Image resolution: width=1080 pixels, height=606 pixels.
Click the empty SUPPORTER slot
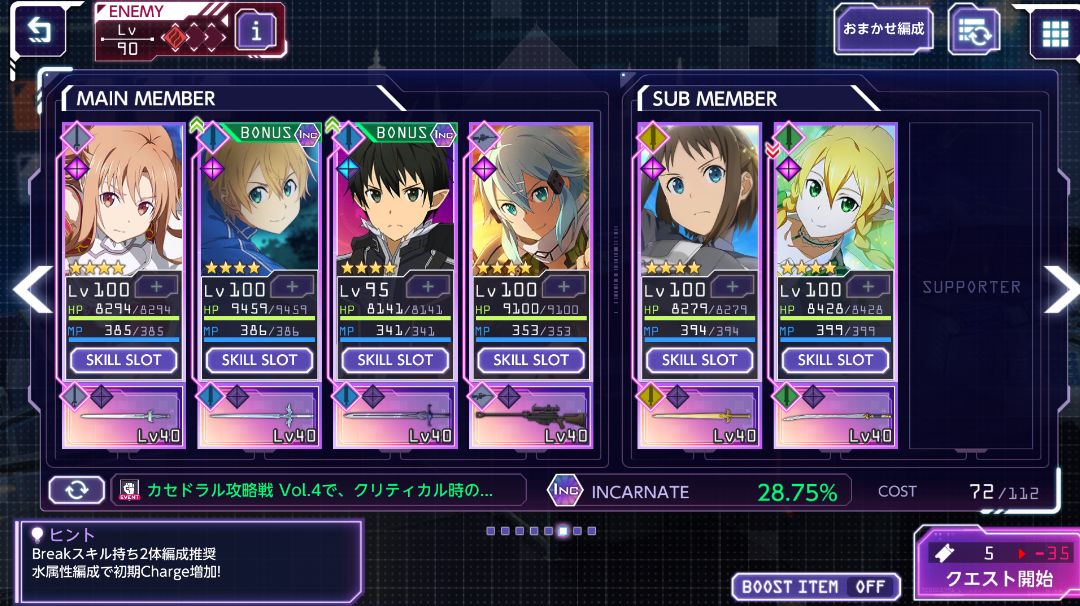[x=971, y=287]
